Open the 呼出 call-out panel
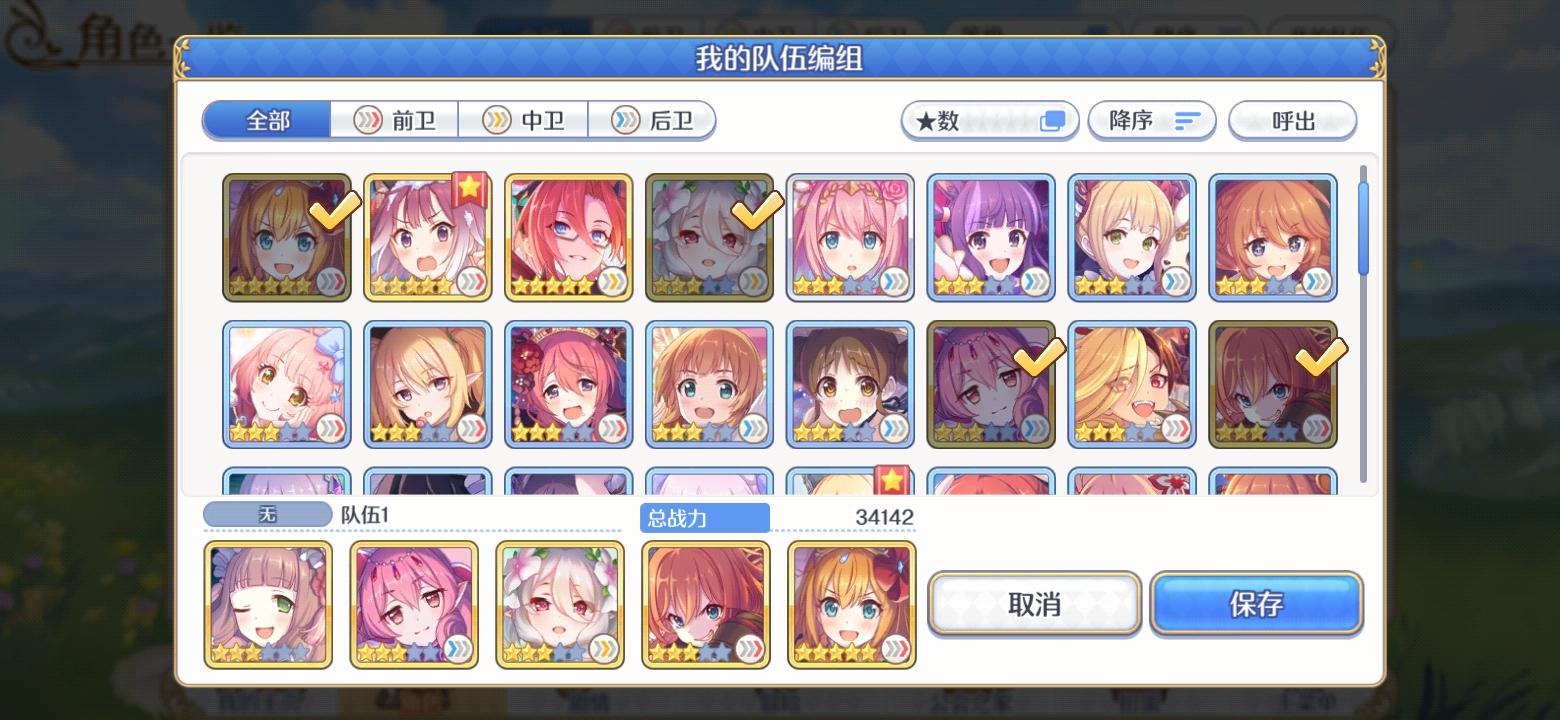This screenshot has width=1560, height=720. (1292, 120)
